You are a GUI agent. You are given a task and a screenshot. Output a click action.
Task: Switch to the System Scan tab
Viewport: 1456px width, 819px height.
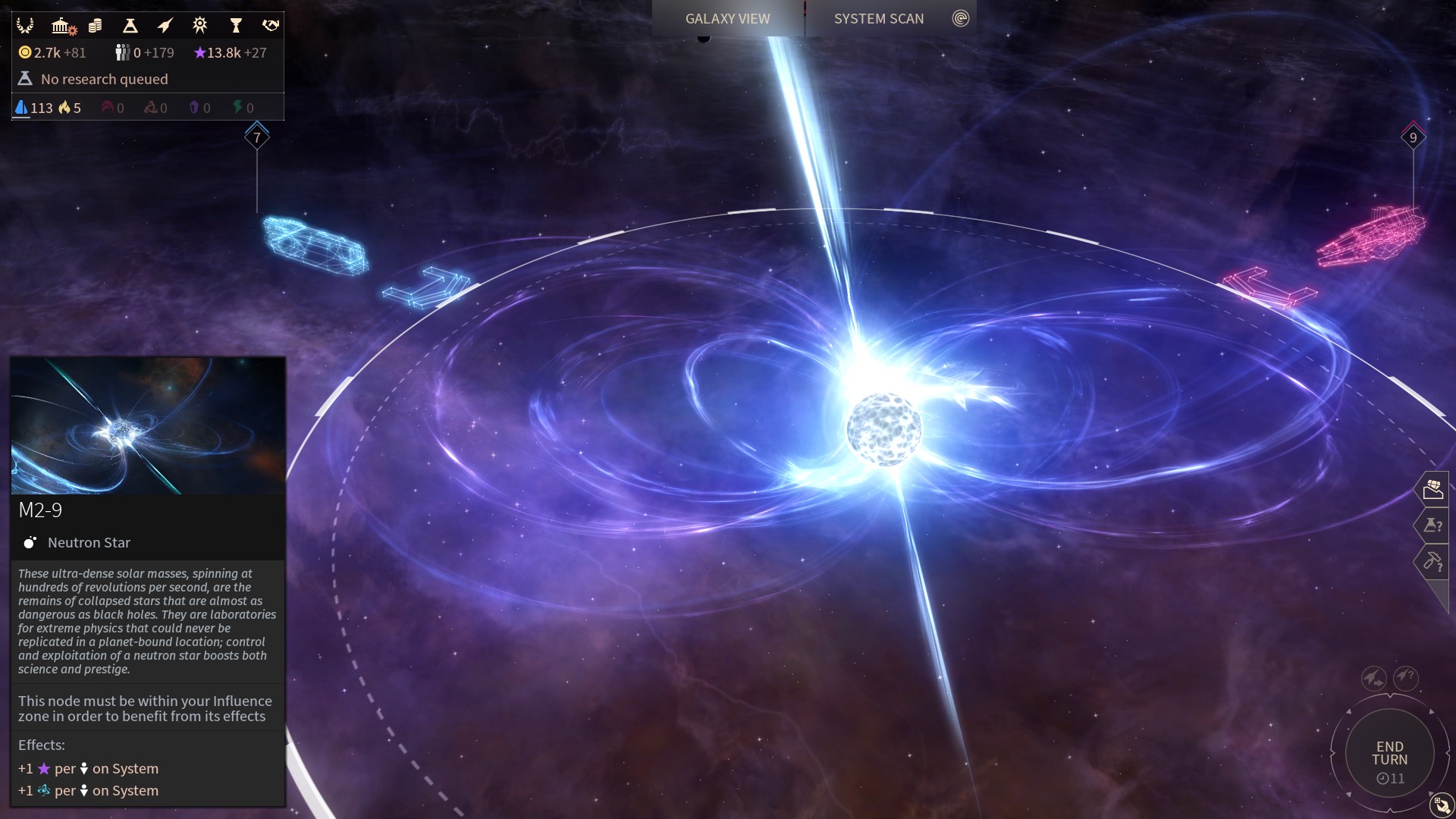coord(879,18)
